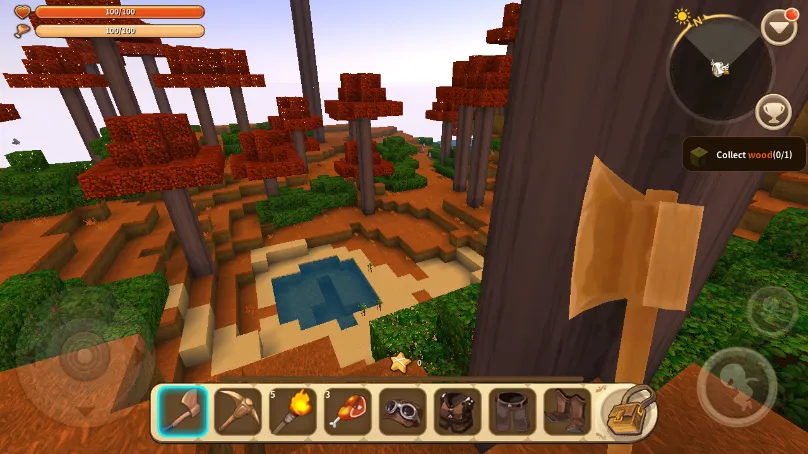Tap the large jump action button
The width and height of the screenshot is (808, 454).
coord(737,387)
